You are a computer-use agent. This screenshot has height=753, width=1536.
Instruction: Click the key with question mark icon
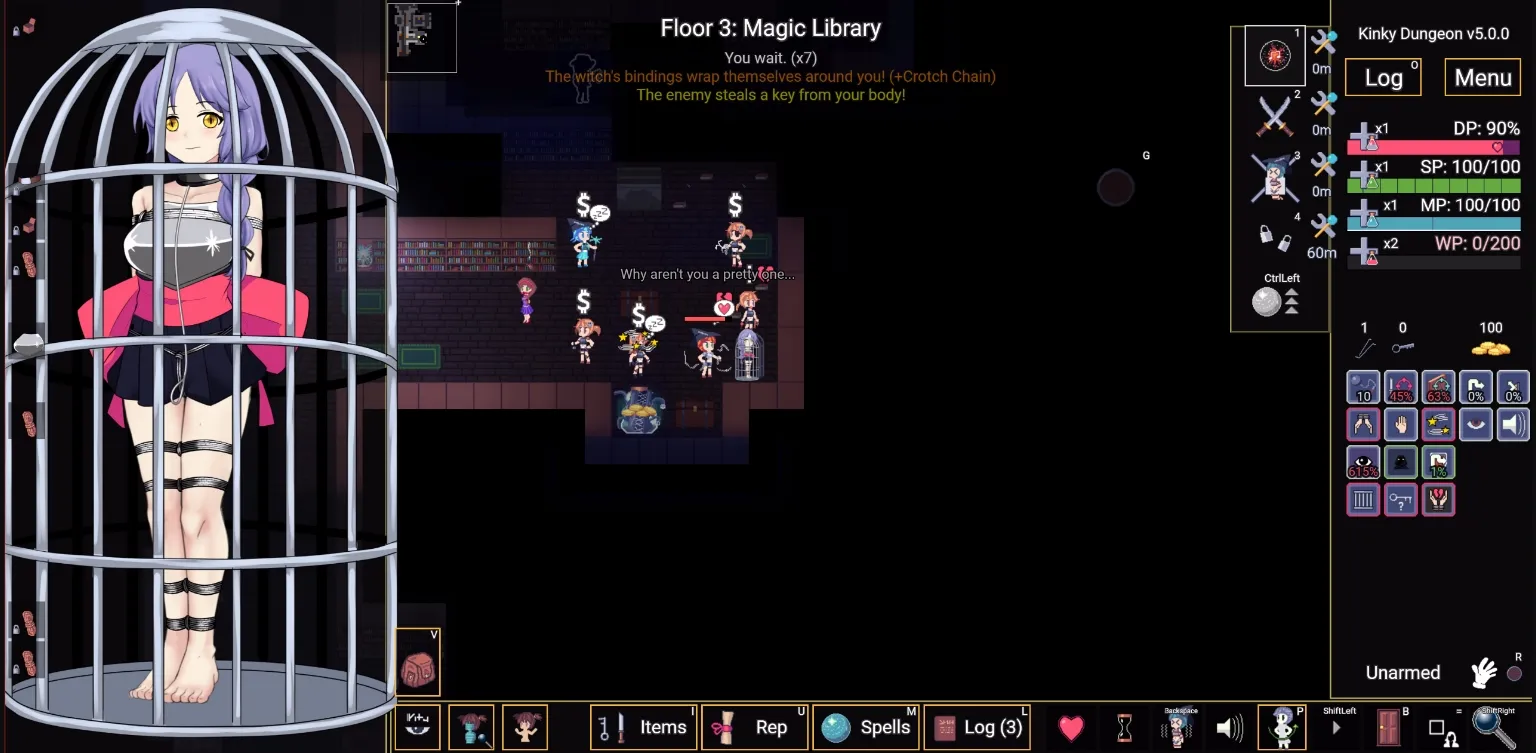click(x=1400, y=499)
